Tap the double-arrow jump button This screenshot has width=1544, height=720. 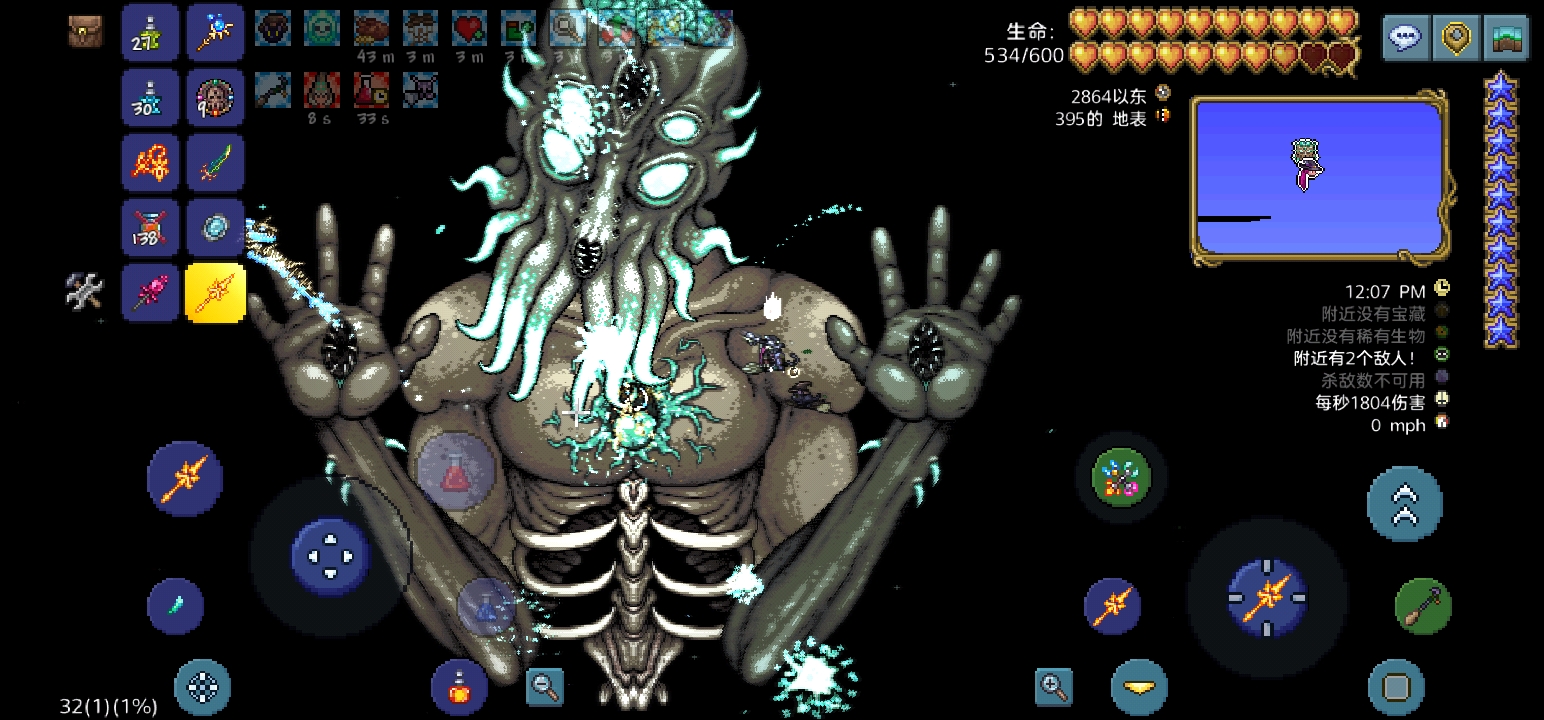click(1404, 503)
